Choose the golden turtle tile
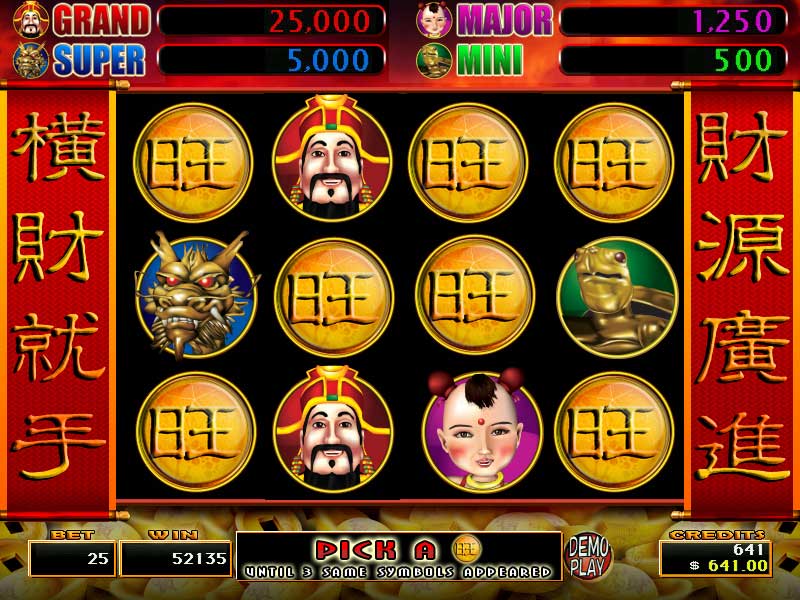This screenshot has width=800, height=600. 614,297
